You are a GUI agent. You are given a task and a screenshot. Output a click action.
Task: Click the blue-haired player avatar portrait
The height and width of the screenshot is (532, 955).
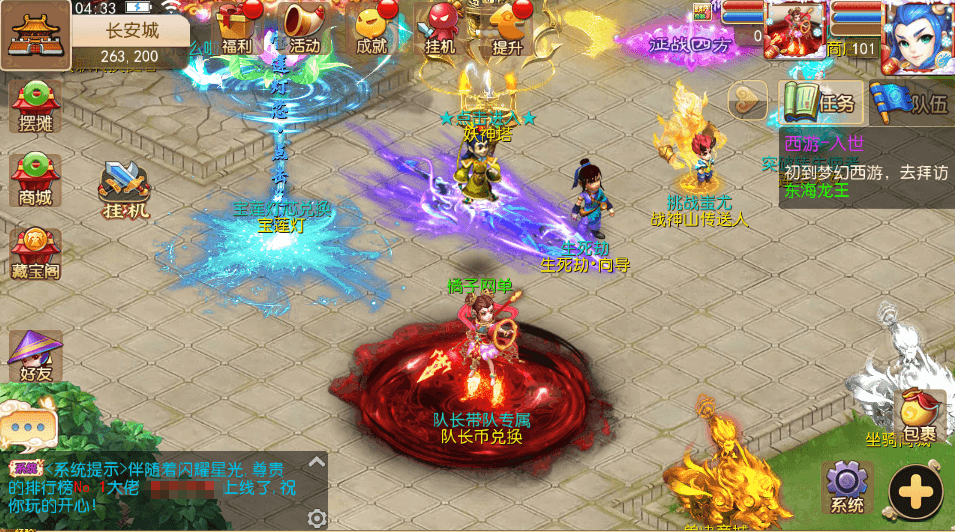(x=917, y=36)
